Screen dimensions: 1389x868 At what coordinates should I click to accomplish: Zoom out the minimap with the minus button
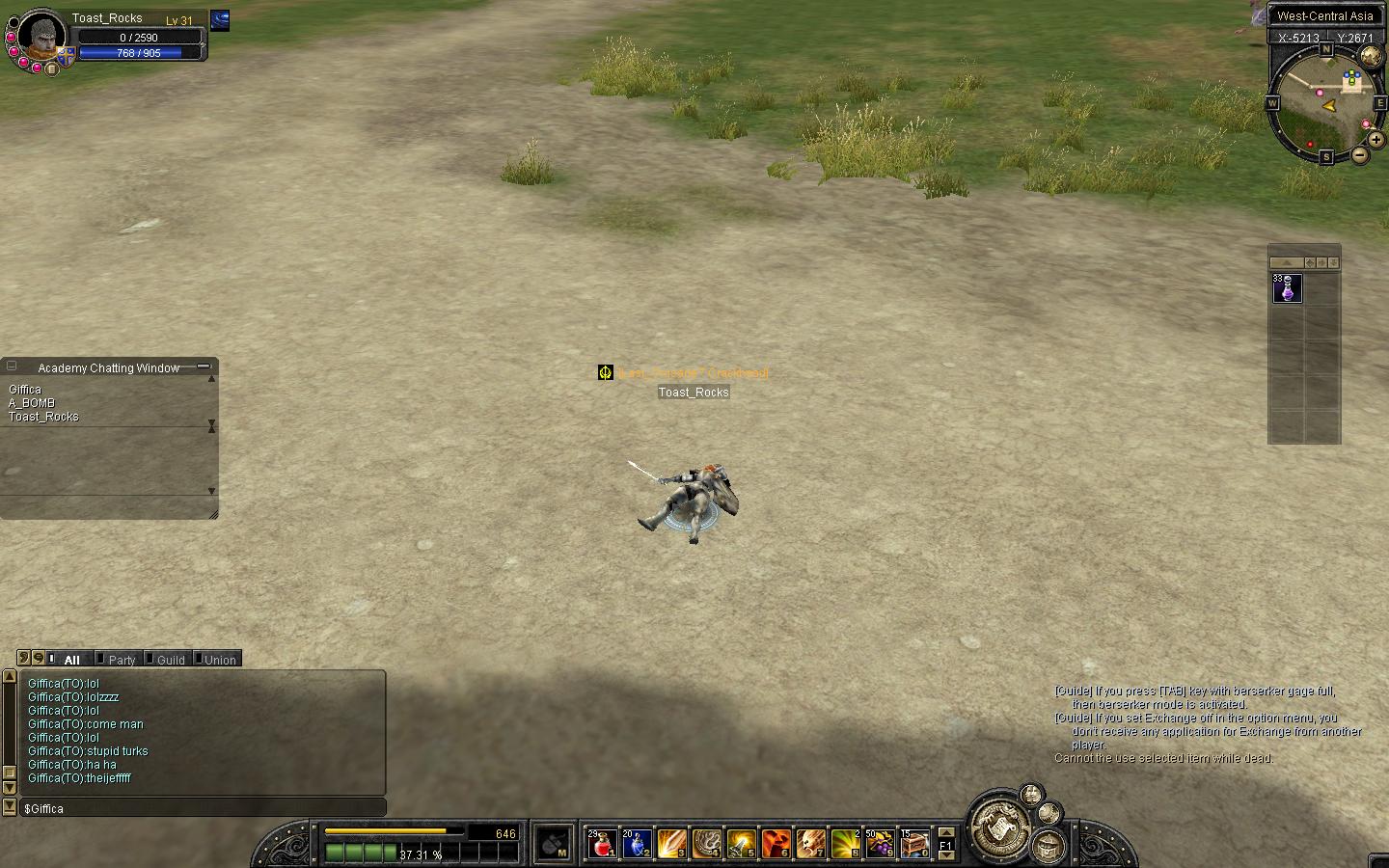point(1360,155)
